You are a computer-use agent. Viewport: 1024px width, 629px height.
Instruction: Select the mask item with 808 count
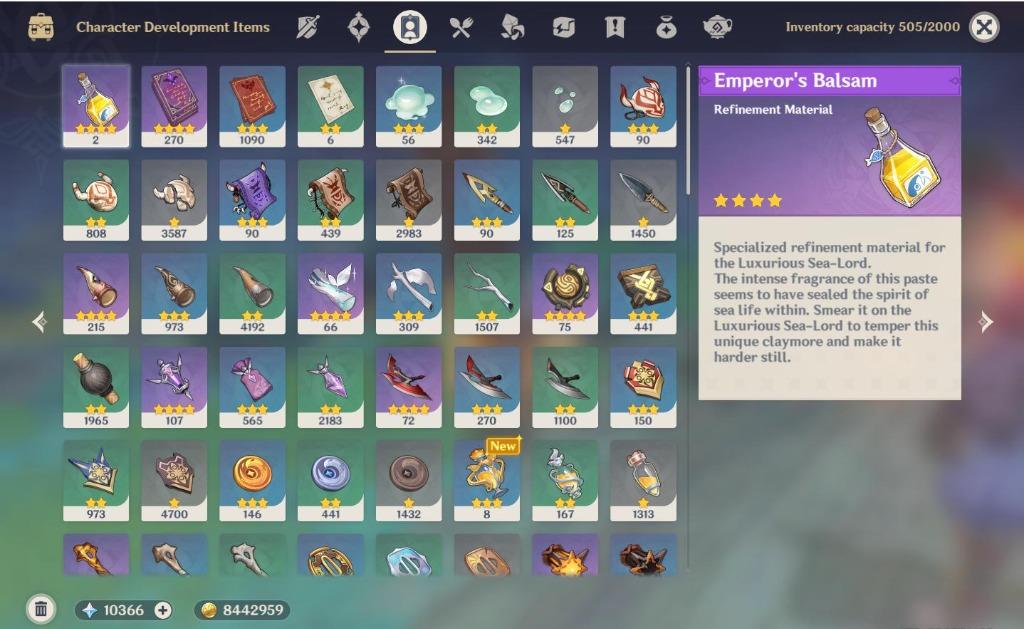pos(96,199)
